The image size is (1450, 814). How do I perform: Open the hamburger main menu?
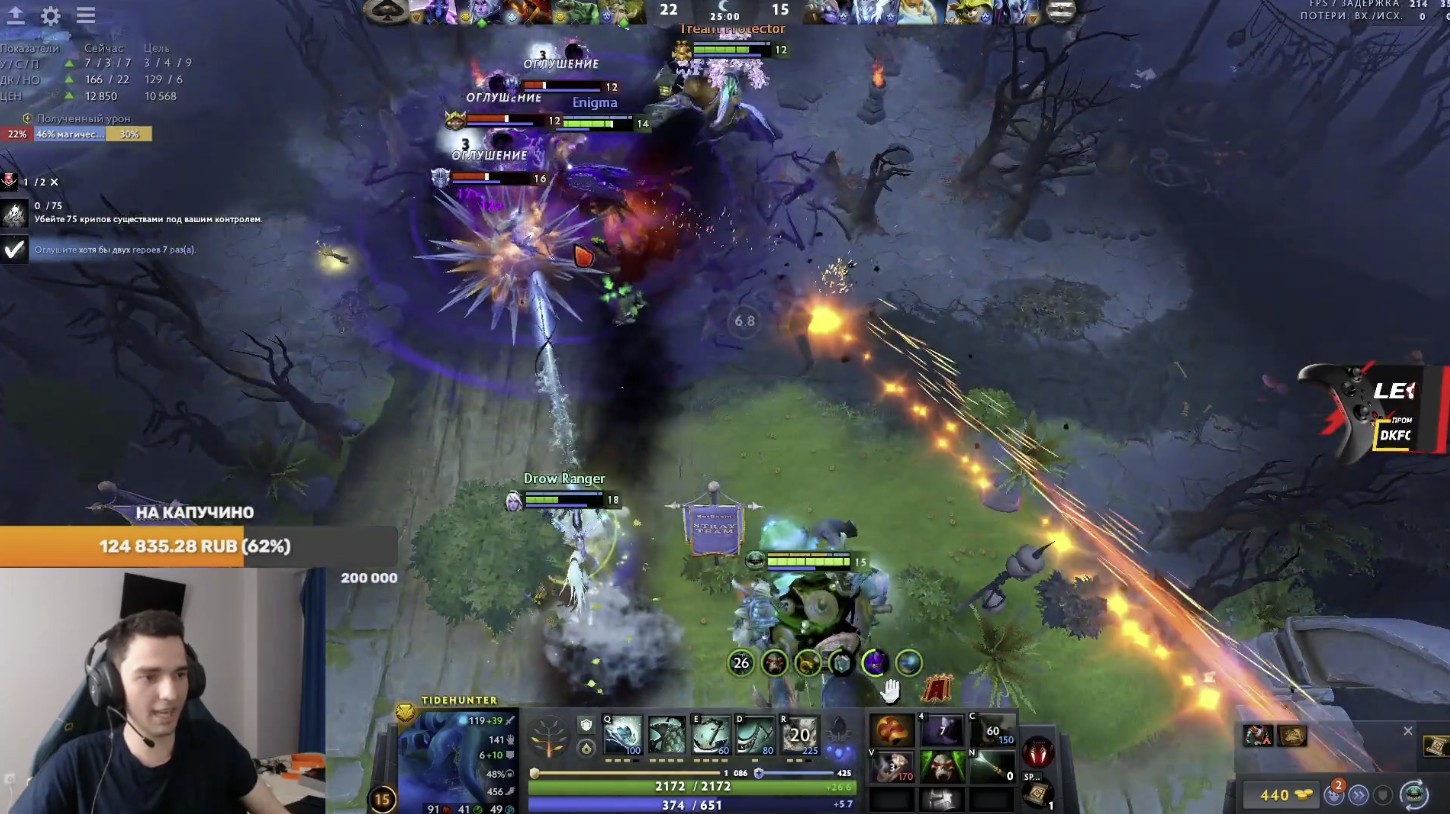click(86, 16)
